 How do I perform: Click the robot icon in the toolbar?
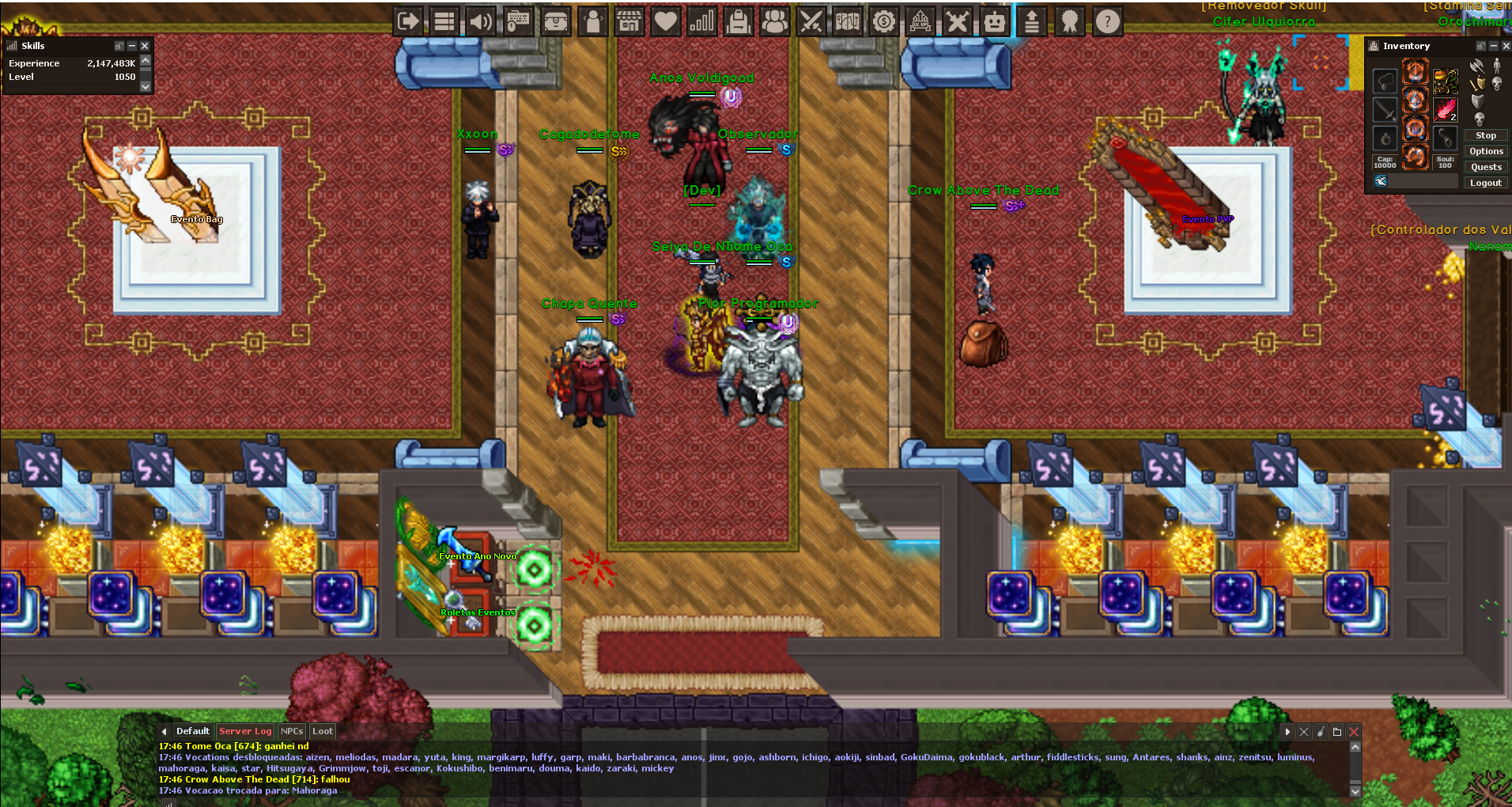point(994,21)
